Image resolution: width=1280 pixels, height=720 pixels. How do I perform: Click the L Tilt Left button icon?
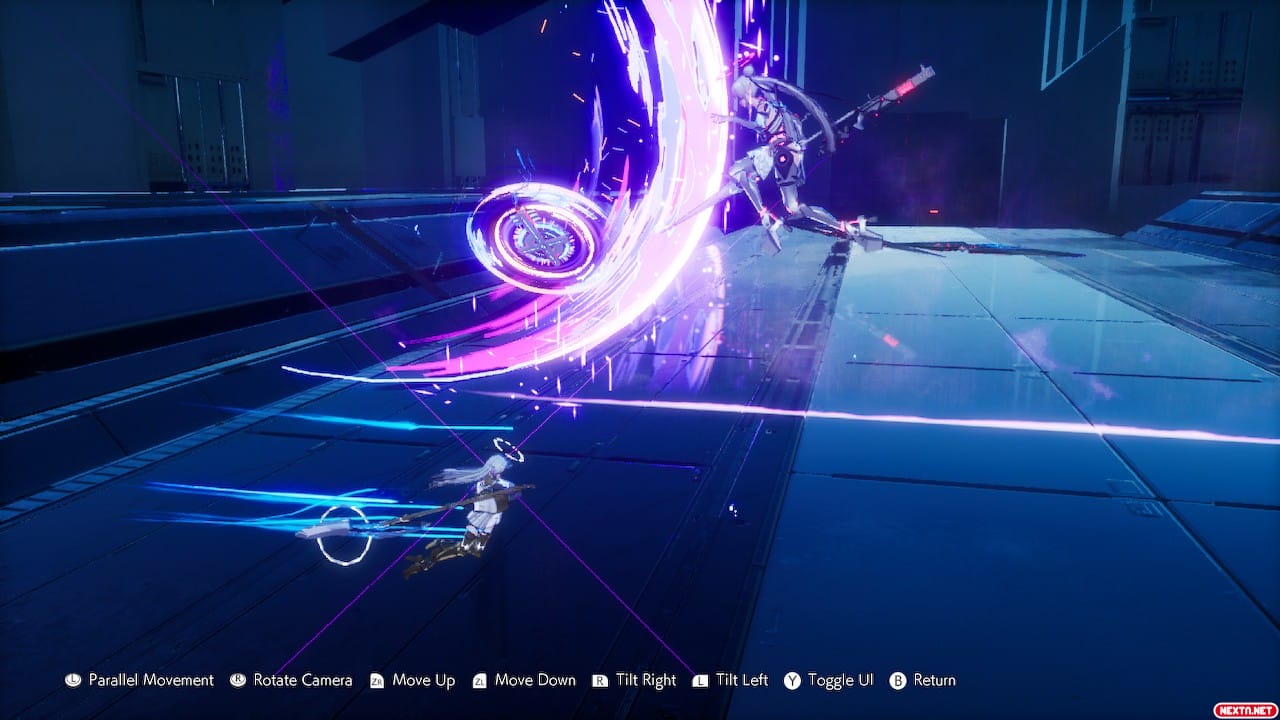coord(700,680)
